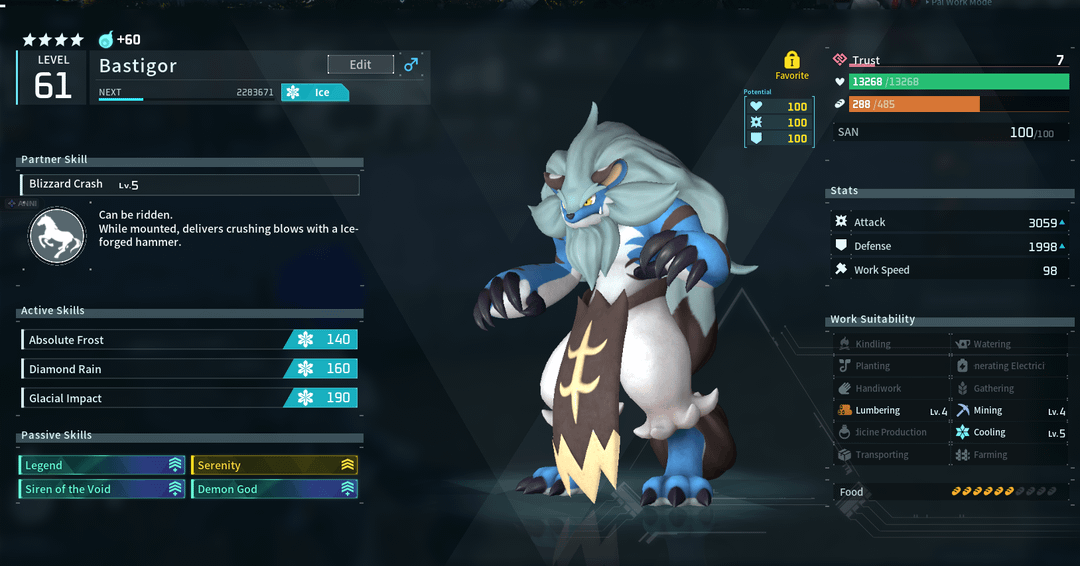This screenshot has height=566, width=1080.
Task: Inspect the Siren of the Void passive
Action: click(101, 489)
